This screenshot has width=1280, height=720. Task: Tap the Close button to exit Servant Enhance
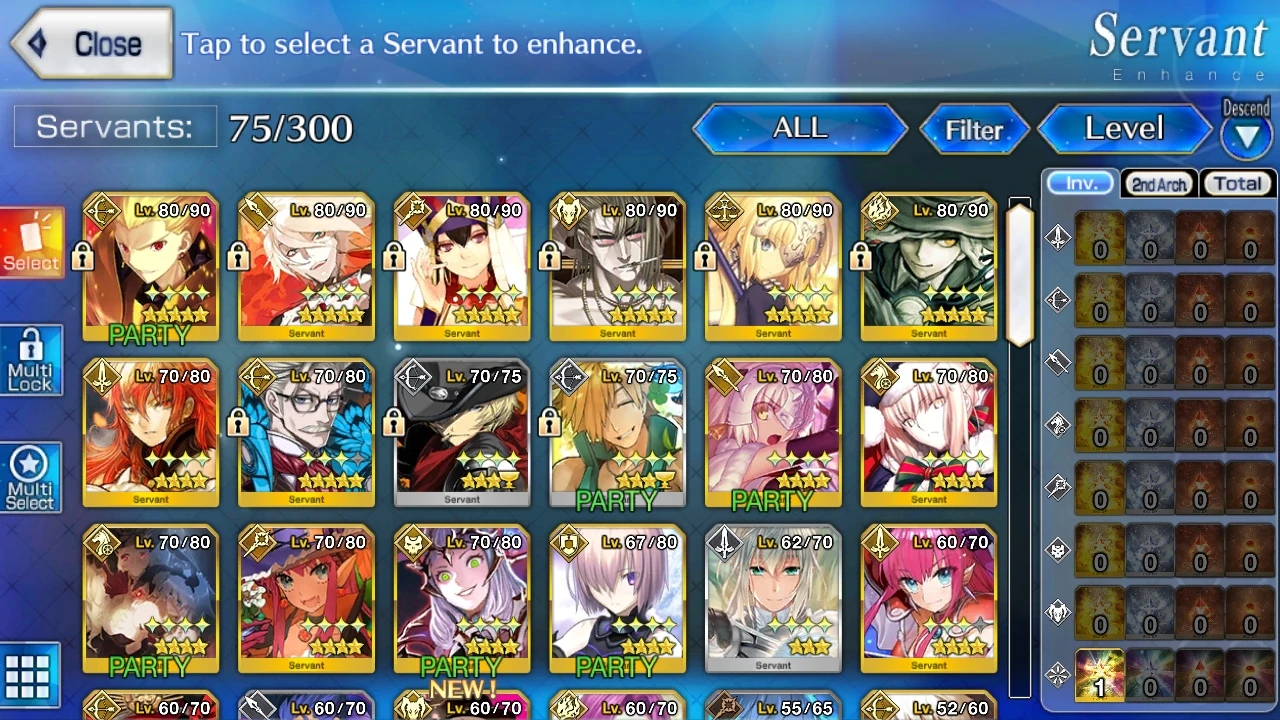pyautogui.click(x=90, y=43)
